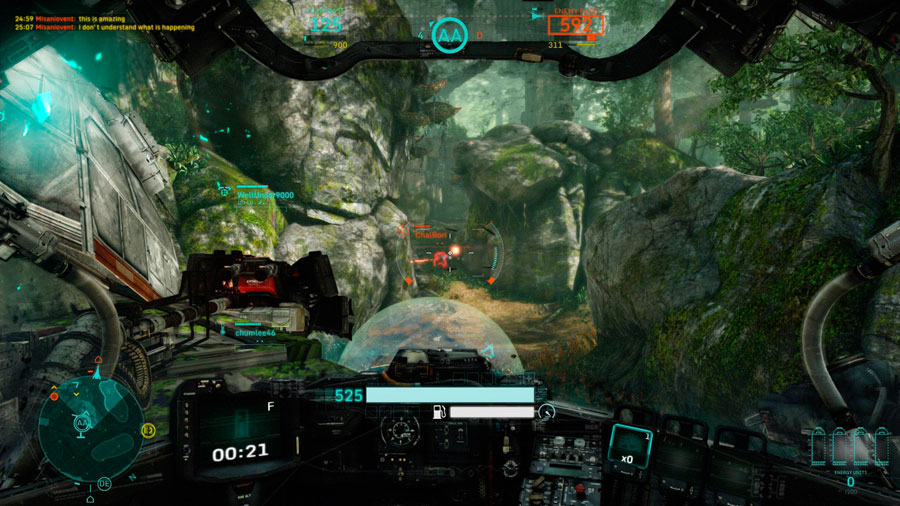This screenshot has width=900, height=506.
Task: Select the AA marker inside the radar
Action: tap(80, 423)
